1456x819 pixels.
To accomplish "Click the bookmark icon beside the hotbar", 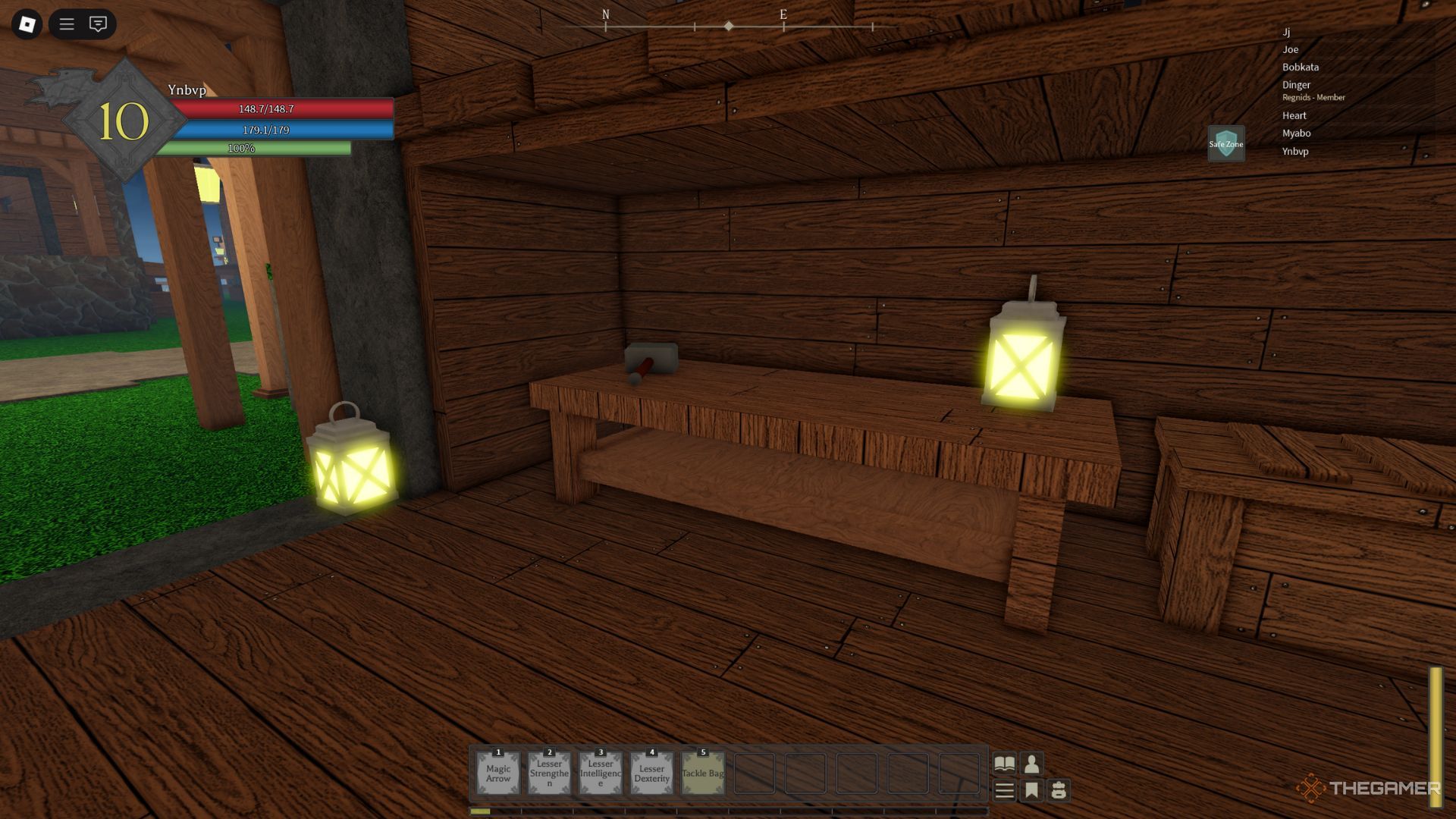I will coord(1031,791).
